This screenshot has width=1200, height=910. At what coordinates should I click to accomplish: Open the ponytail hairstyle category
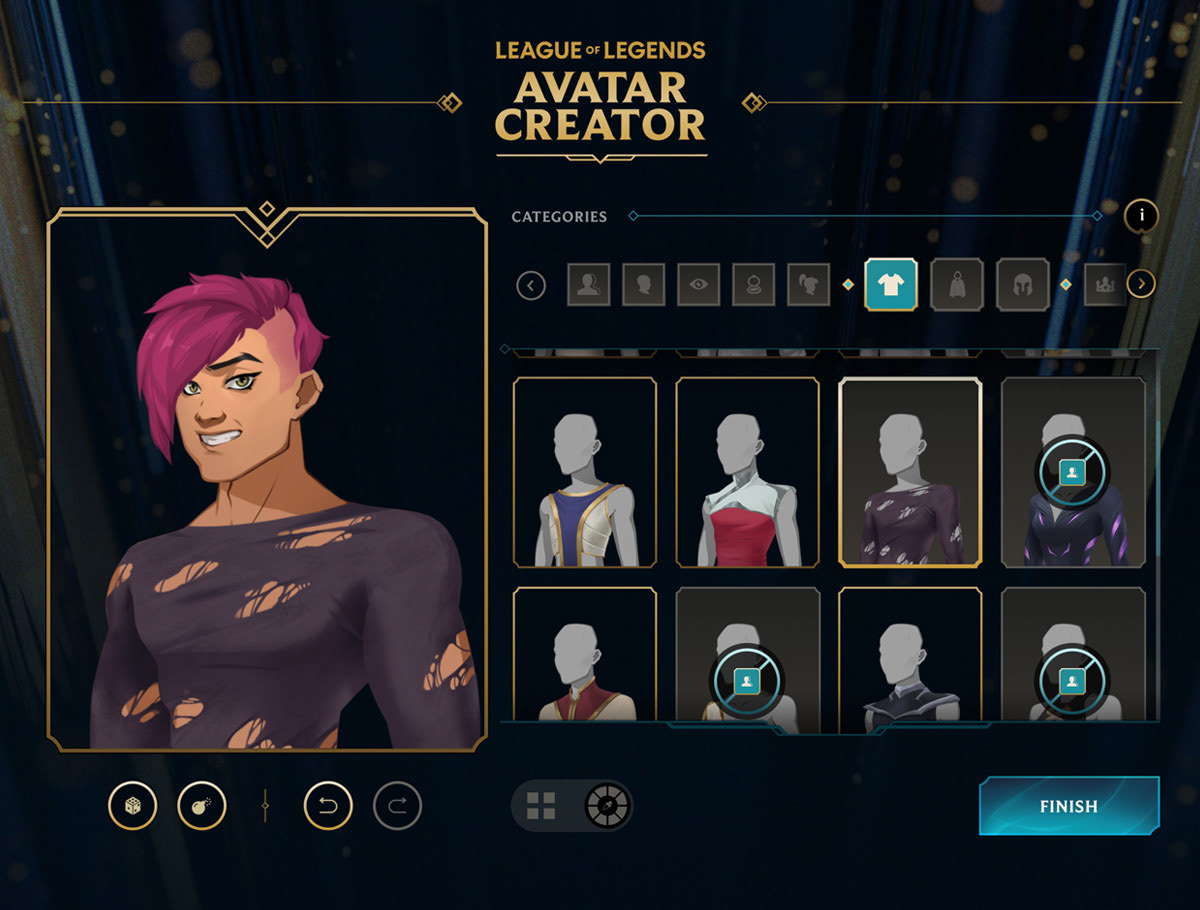(x=808, y=285)
